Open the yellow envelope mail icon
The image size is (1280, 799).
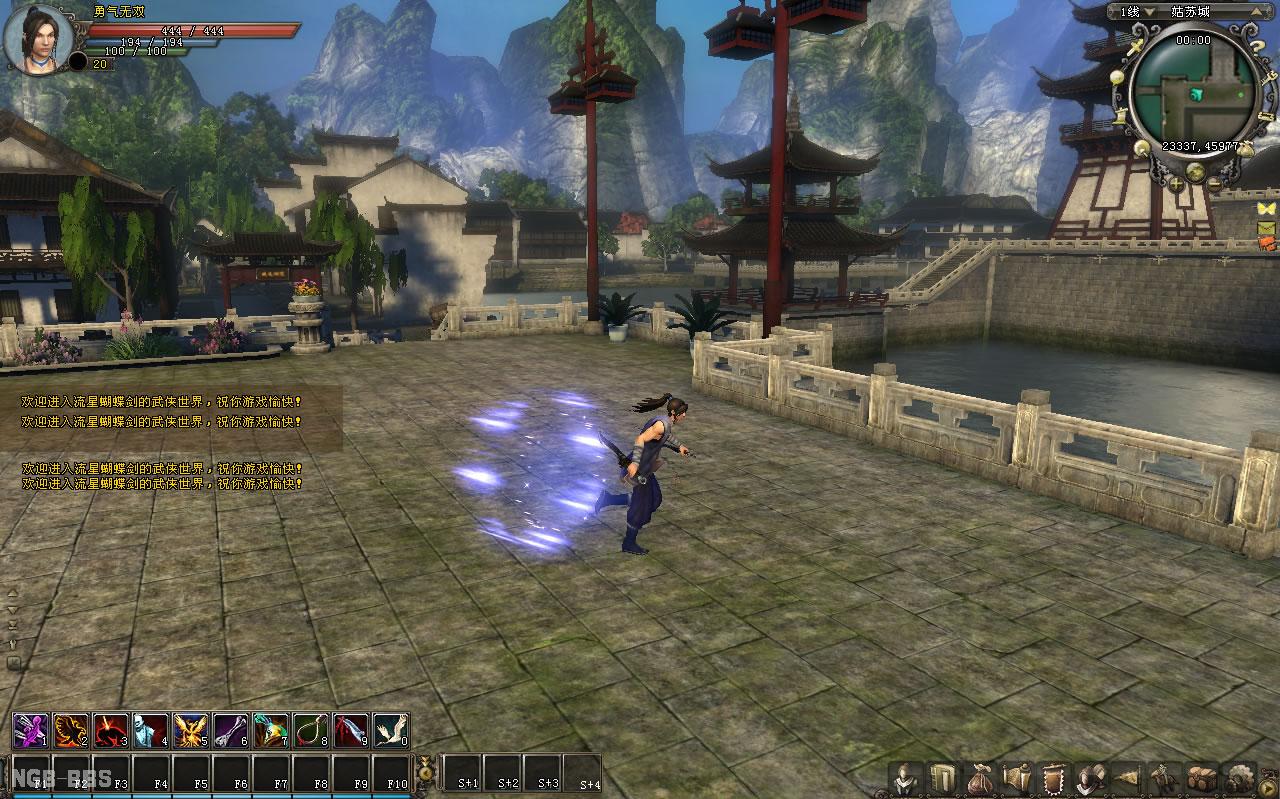pyautogui.click(x=1267, y=228)
